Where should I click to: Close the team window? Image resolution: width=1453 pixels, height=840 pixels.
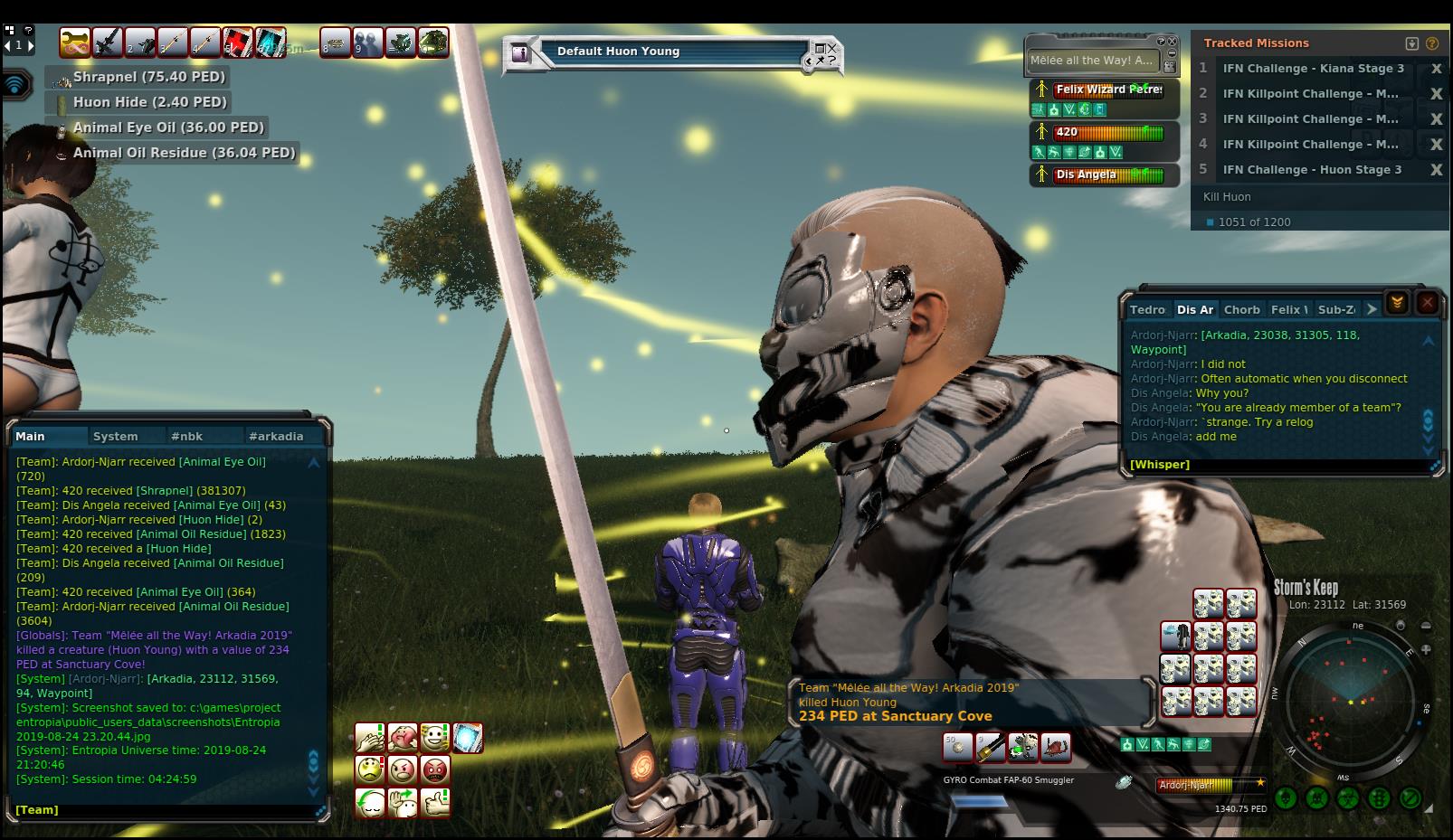tap(1173, 42)
